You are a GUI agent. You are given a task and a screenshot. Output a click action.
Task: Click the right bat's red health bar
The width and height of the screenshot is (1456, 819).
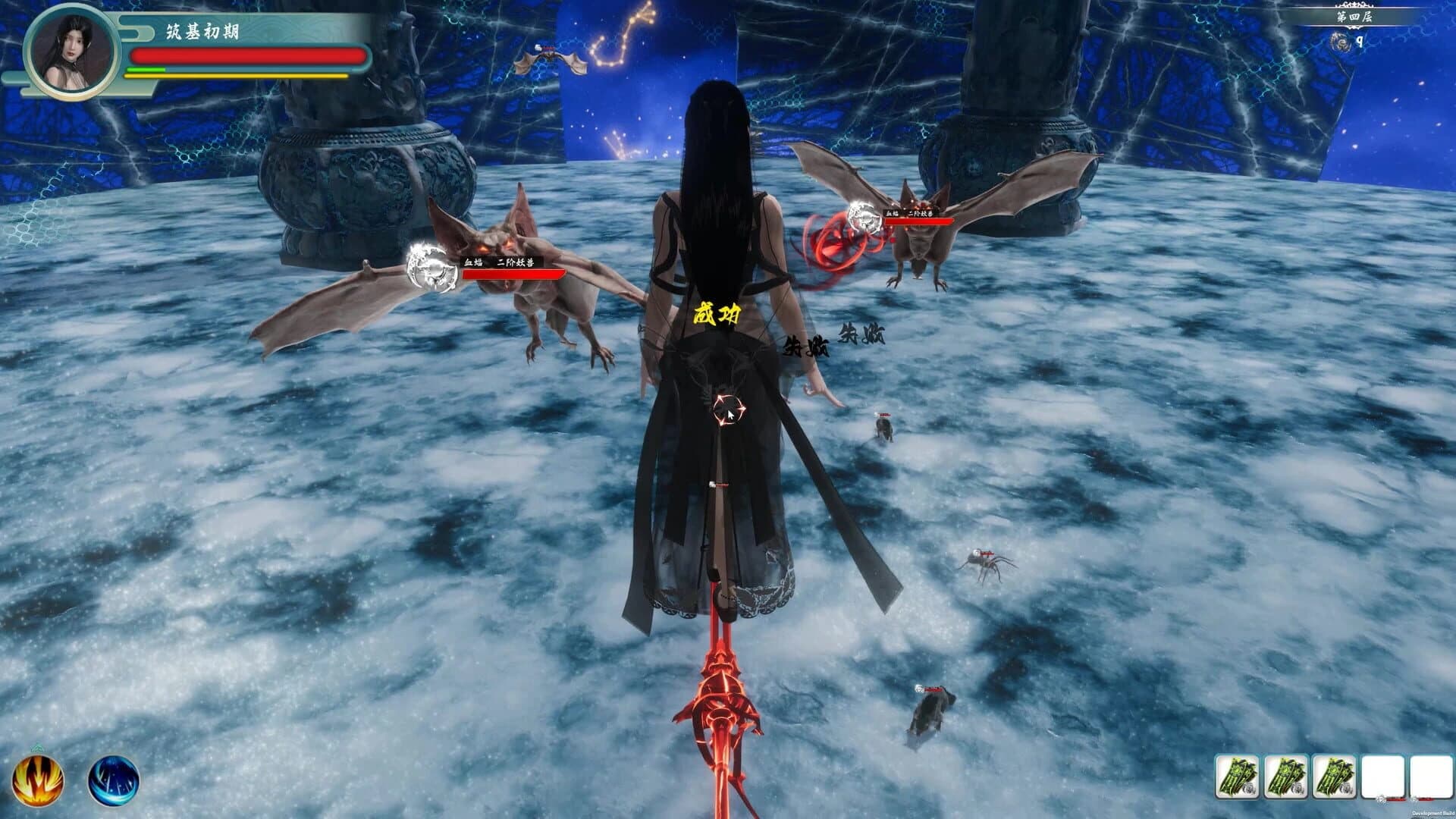click(921, 222)
